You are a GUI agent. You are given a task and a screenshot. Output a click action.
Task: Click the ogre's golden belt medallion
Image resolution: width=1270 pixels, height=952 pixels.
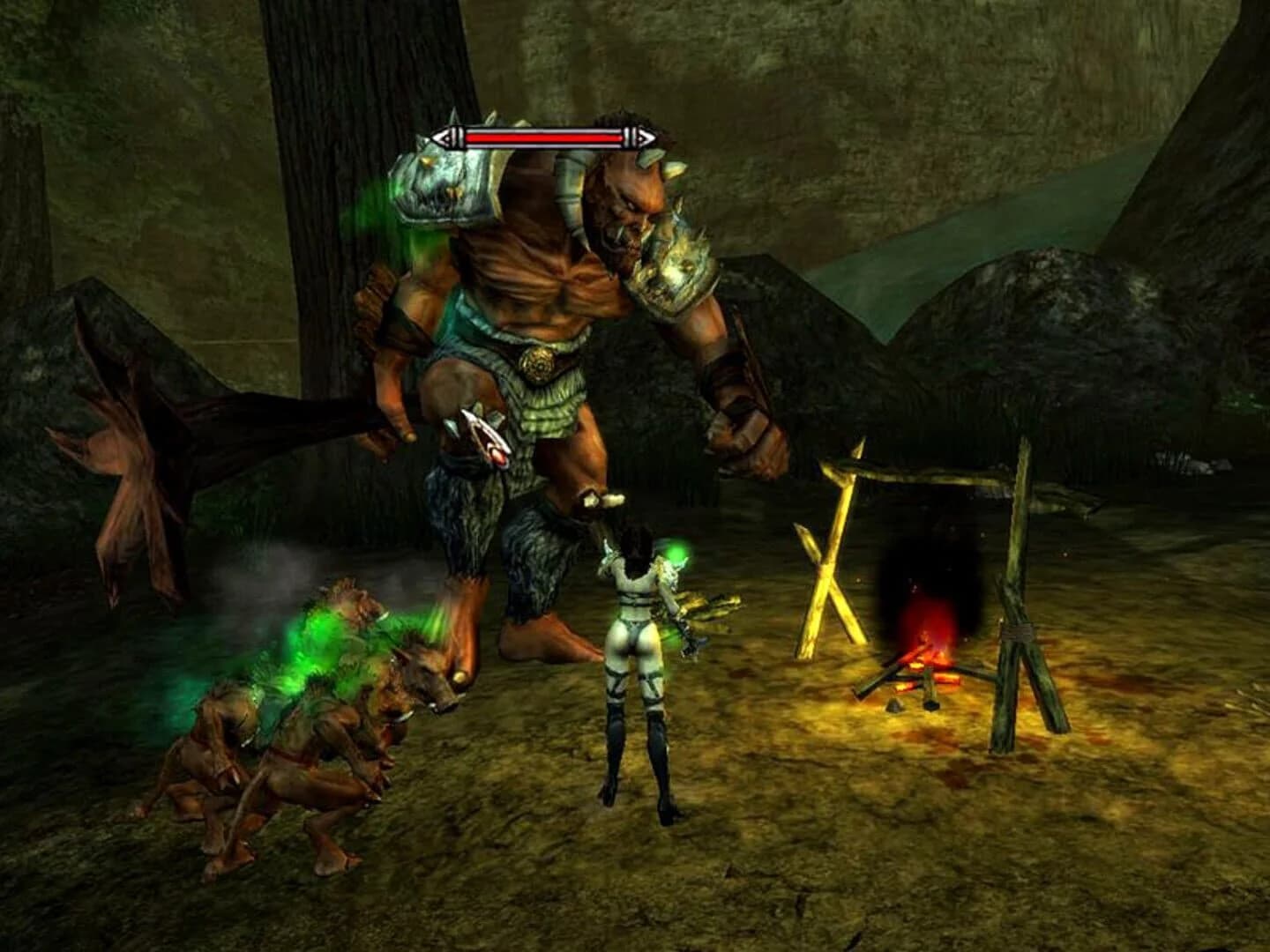536,364
